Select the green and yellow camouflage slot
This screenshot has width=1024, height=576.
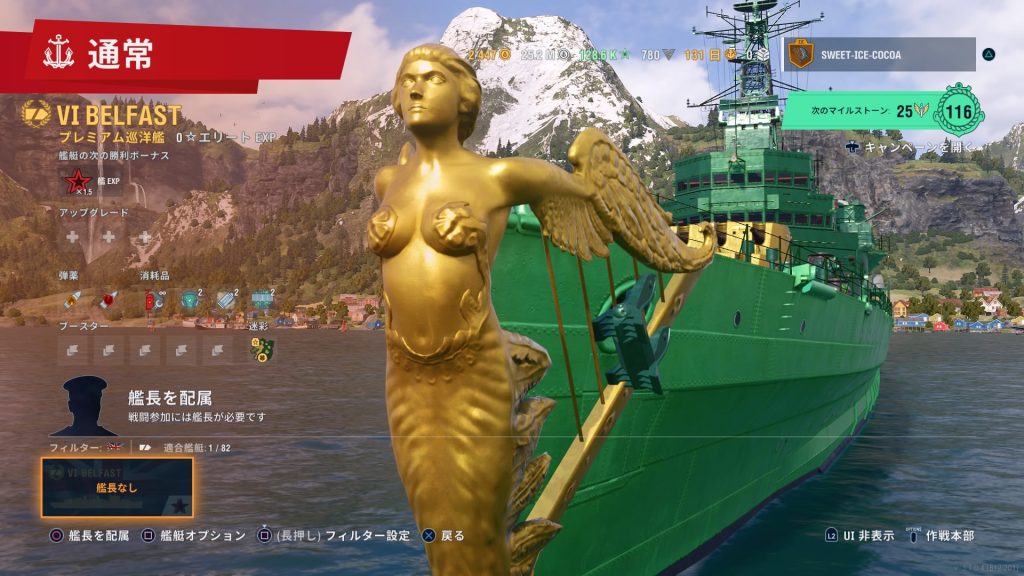point(262,349)
